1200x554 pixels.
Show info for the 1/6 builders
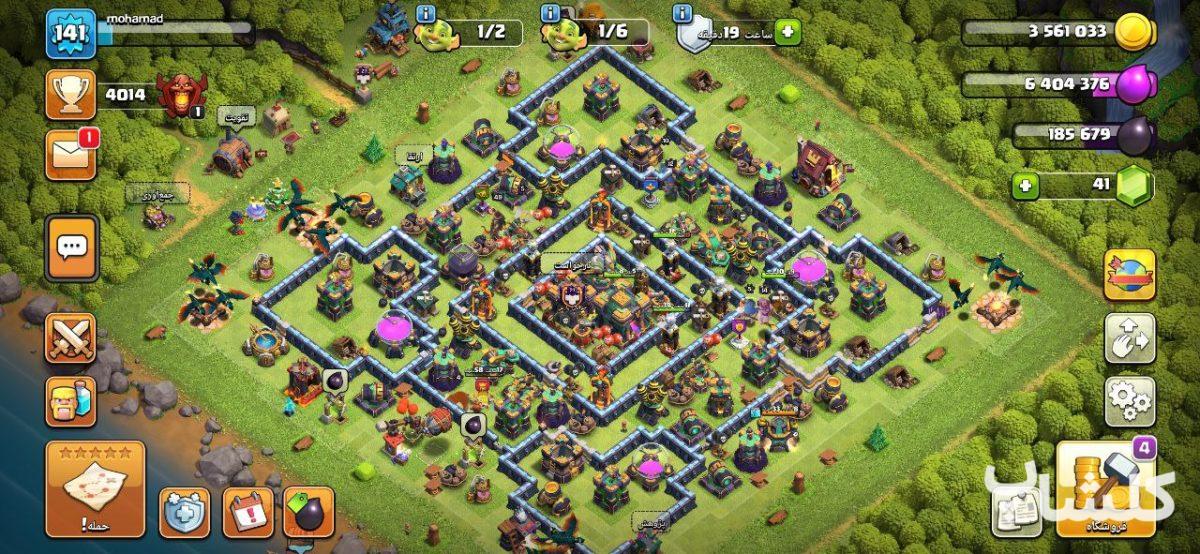click(550, 13)
